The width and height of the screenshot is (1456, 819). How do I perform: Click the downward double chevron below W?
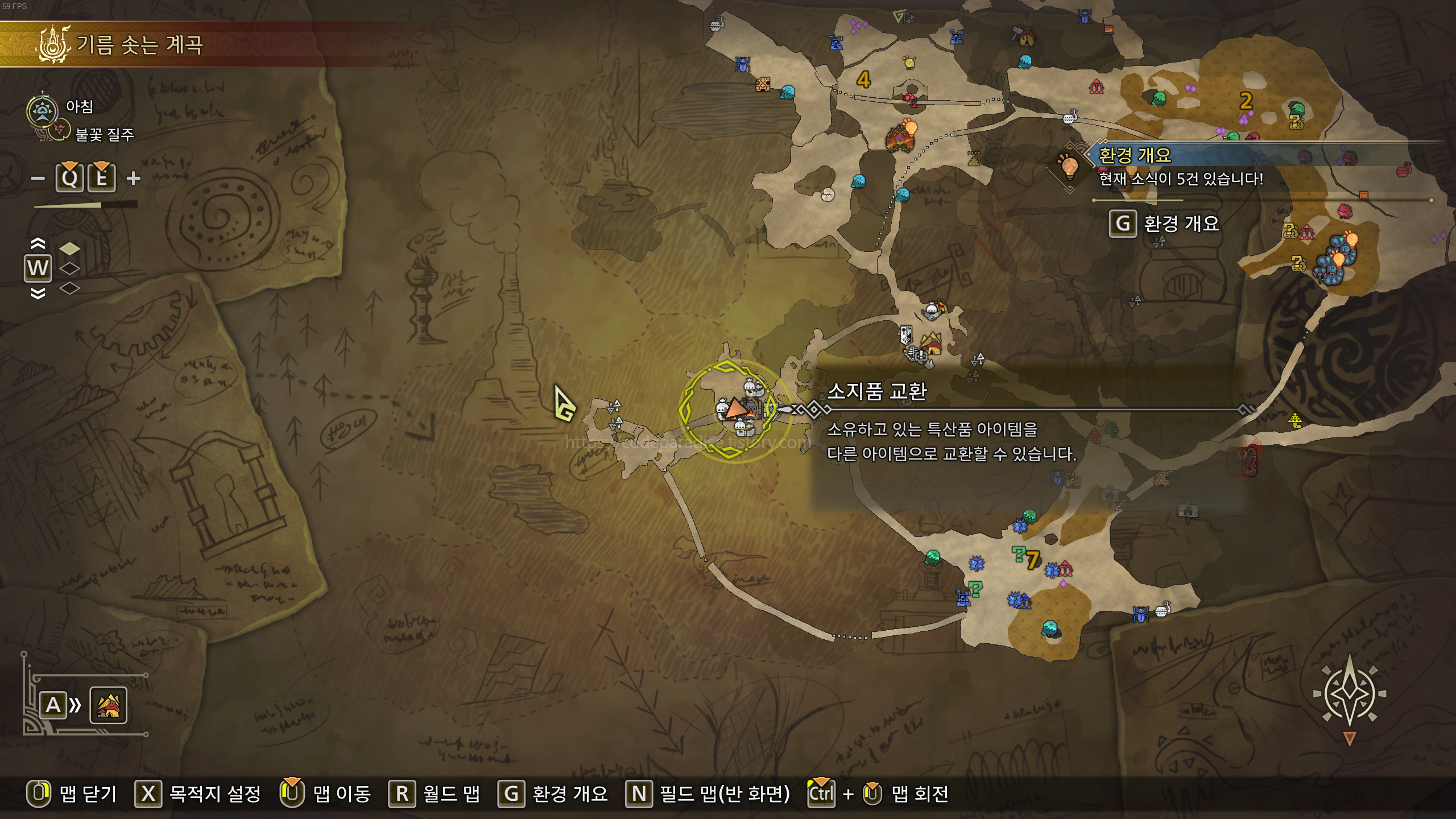[37, 292]
